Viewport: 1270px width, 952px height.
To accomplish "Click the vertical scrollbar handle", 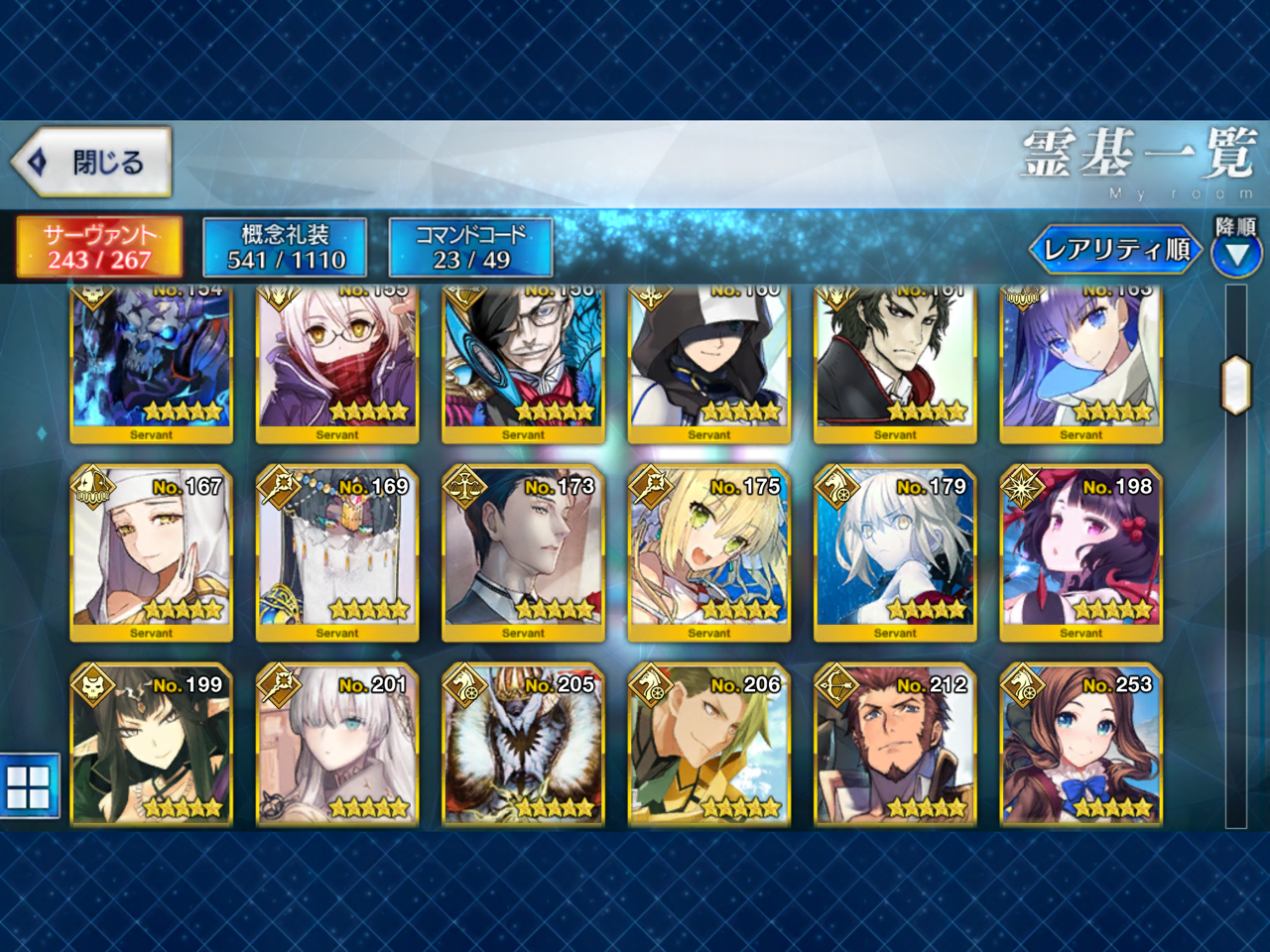I will click(x=1235, y=385).
